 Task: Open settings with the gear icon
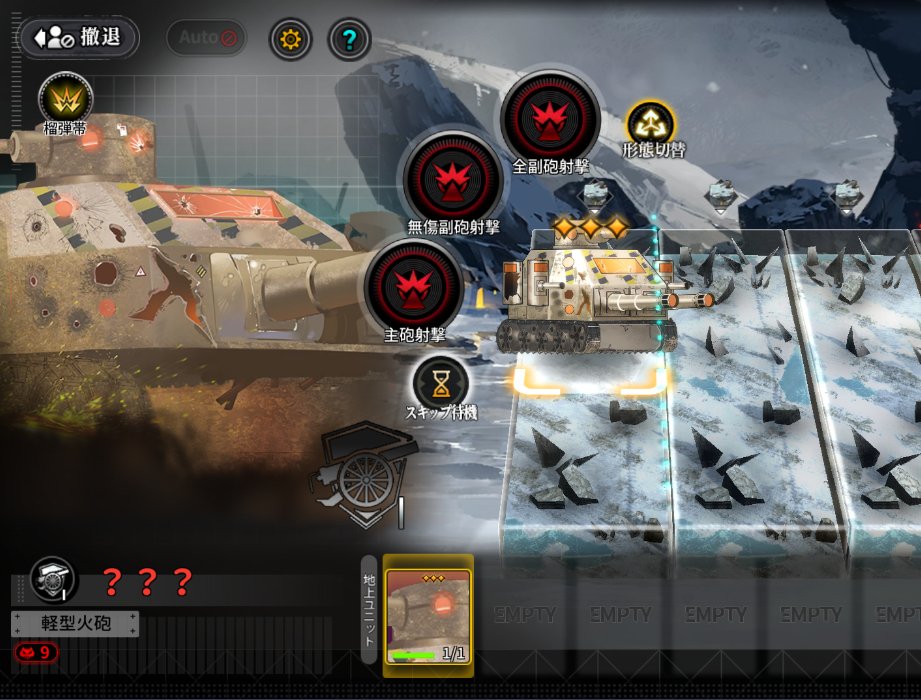point(291,40)
